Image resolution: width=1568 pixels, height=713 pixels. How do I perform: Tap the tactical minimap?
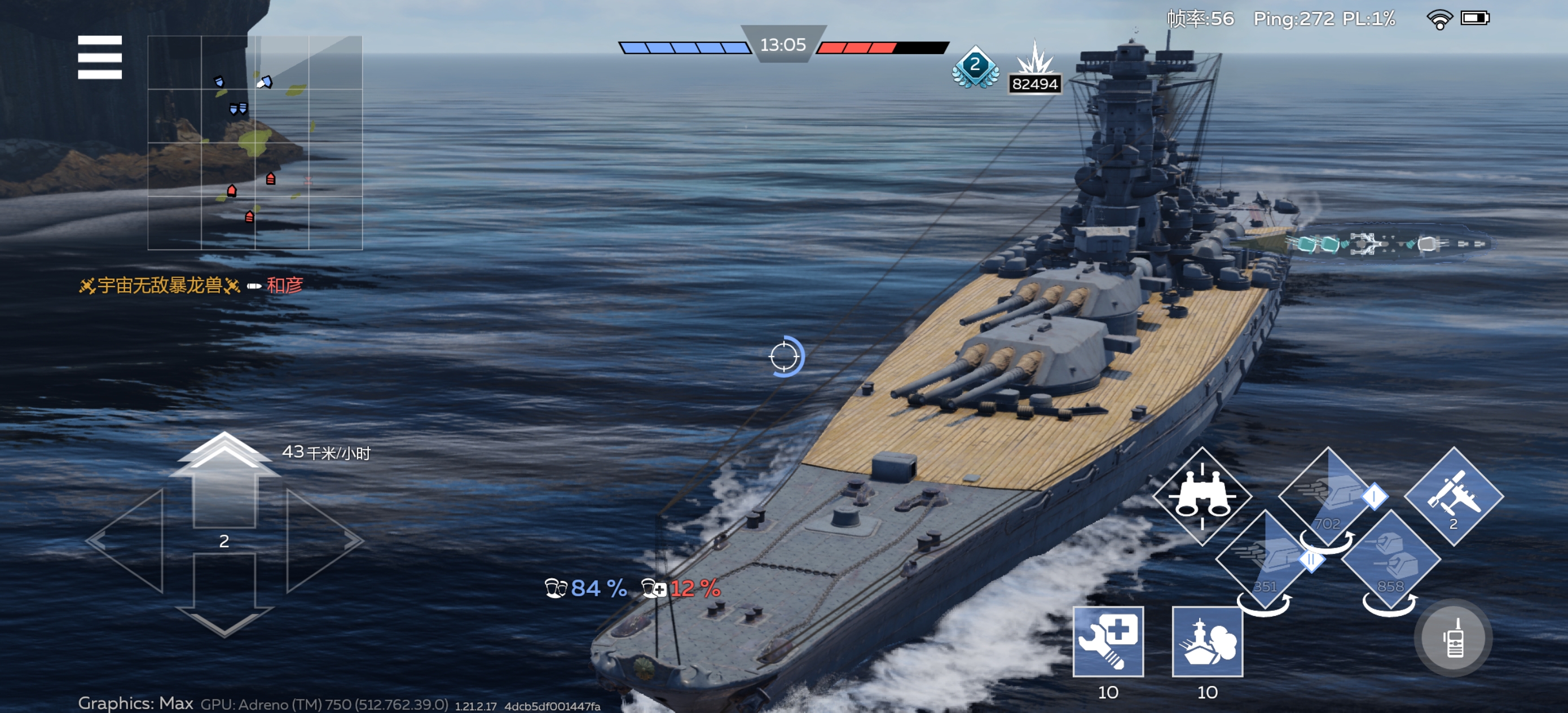[254, 143]
